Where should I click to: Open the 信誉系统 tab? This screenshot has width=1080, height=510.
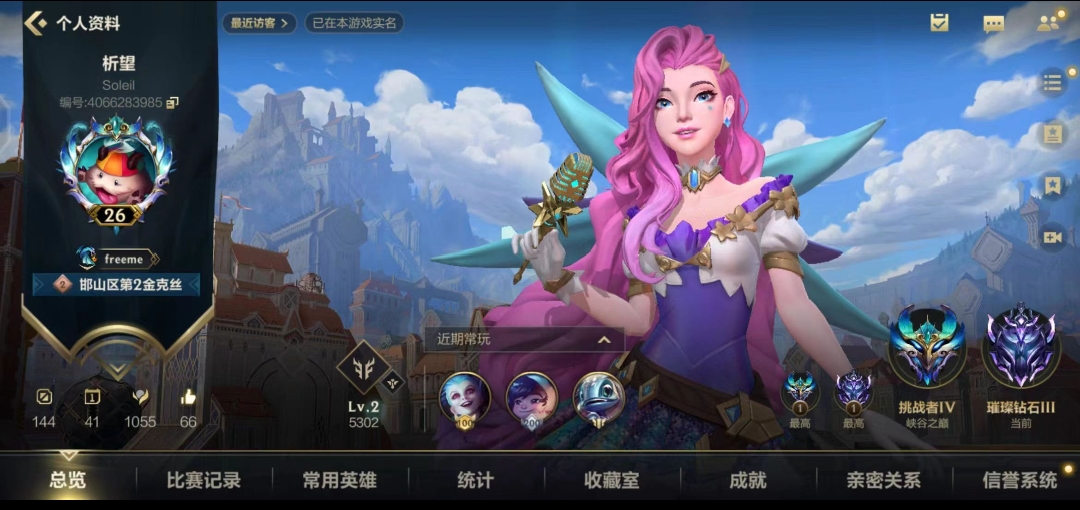pyautogui.click(x=1019, y=480)
